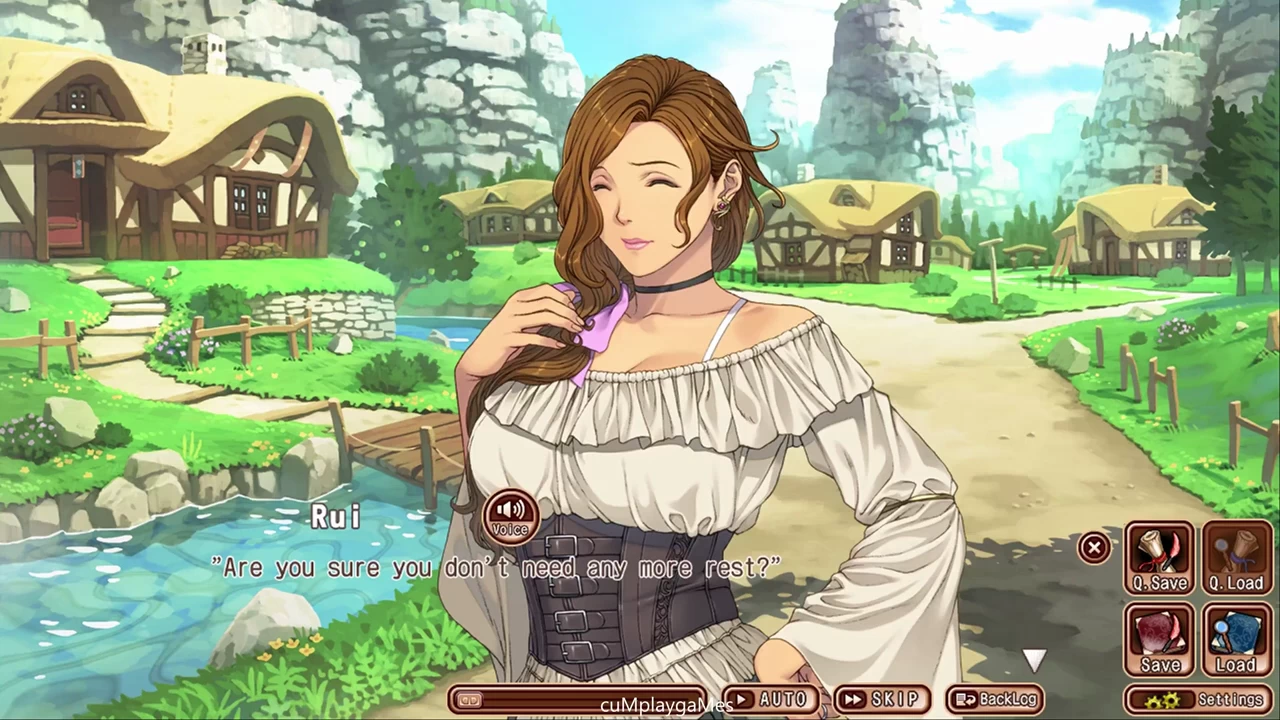The width and height of the screenshot is (1280, 720).
Task: Open the Settings menu
Action: click(1199, 699)
